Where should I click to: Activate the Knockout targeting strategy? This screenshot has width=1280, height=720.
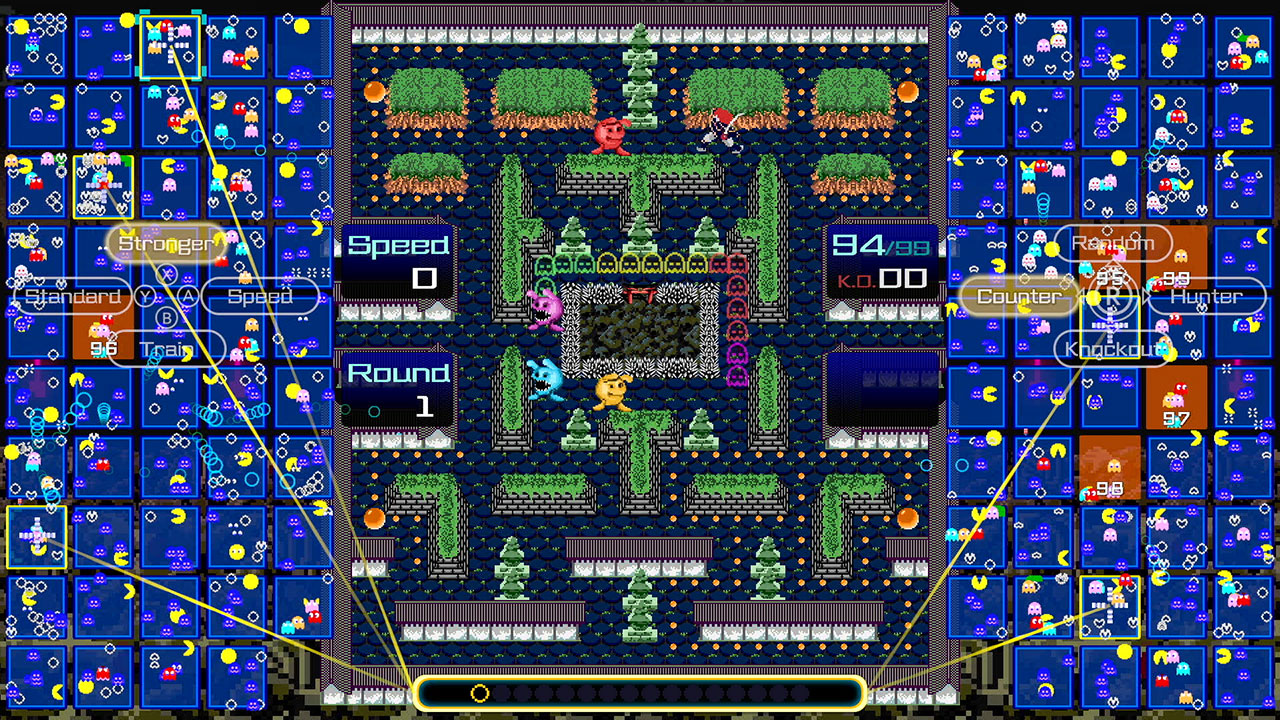[x=1110, y=350]
